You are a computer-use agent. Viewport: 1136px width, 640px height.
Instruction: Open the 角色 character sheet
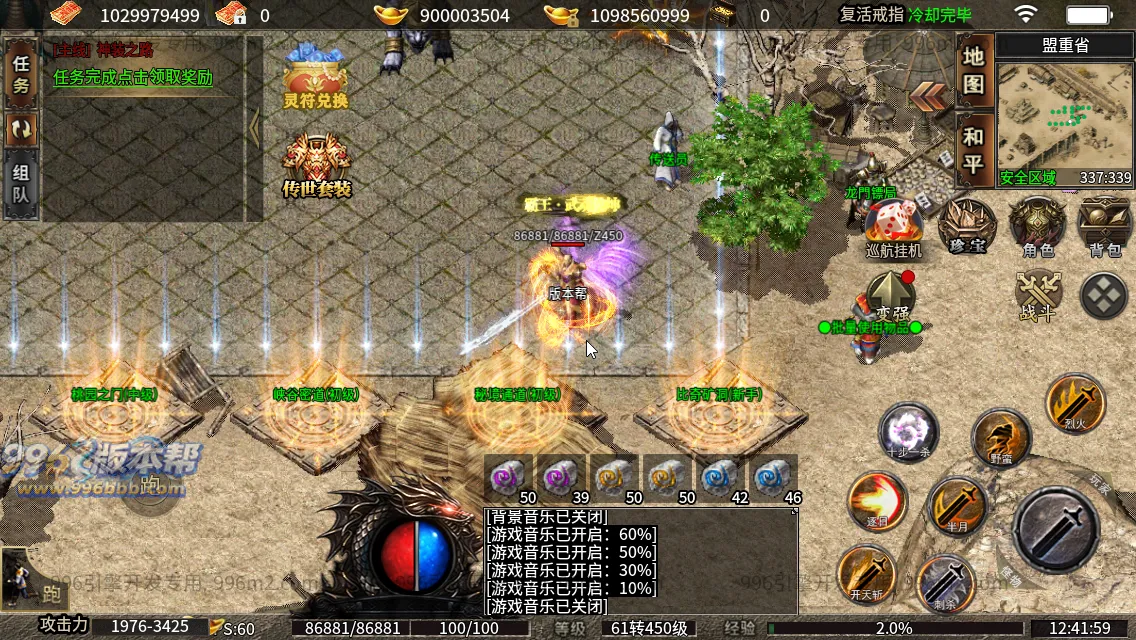(1037, 226)
